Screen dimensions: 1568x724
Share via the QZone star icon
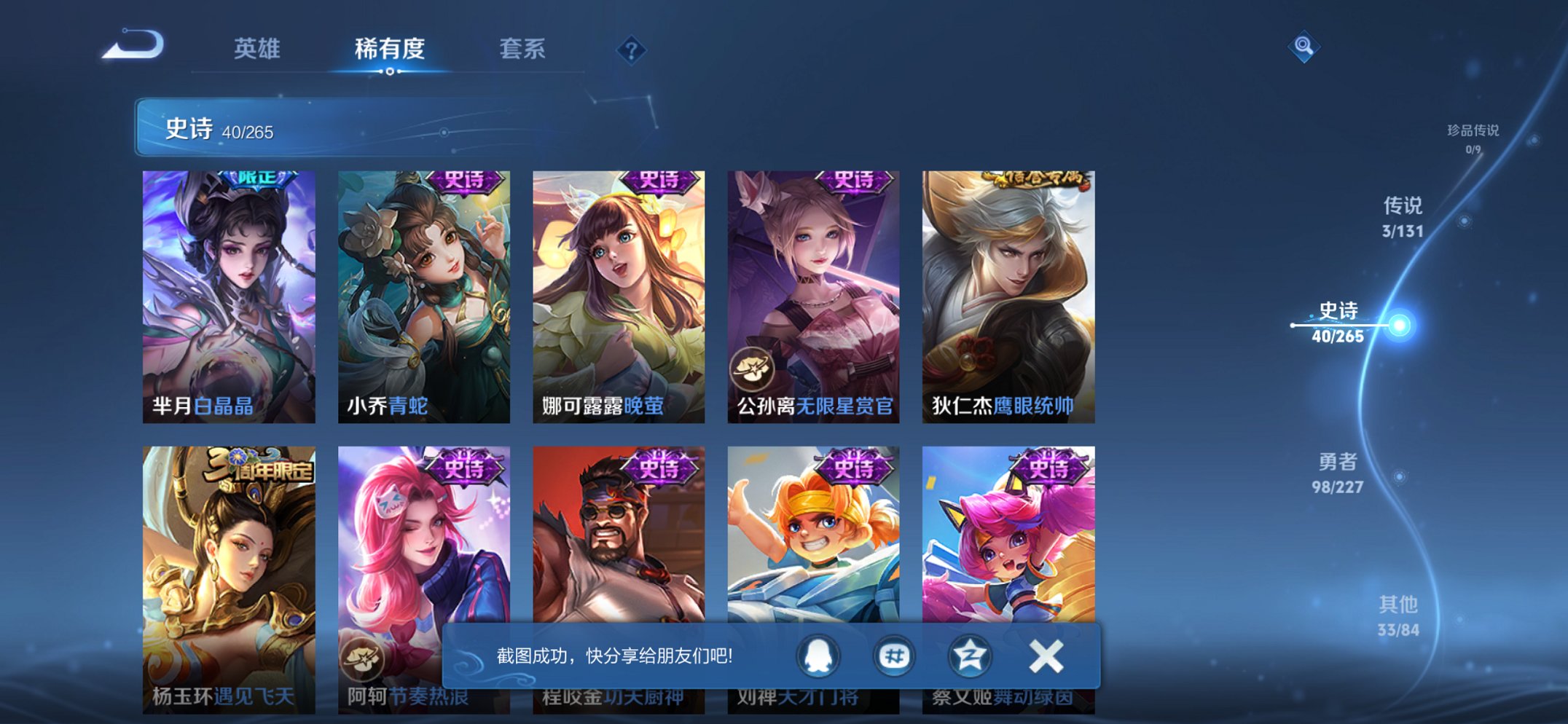point(972,656)
